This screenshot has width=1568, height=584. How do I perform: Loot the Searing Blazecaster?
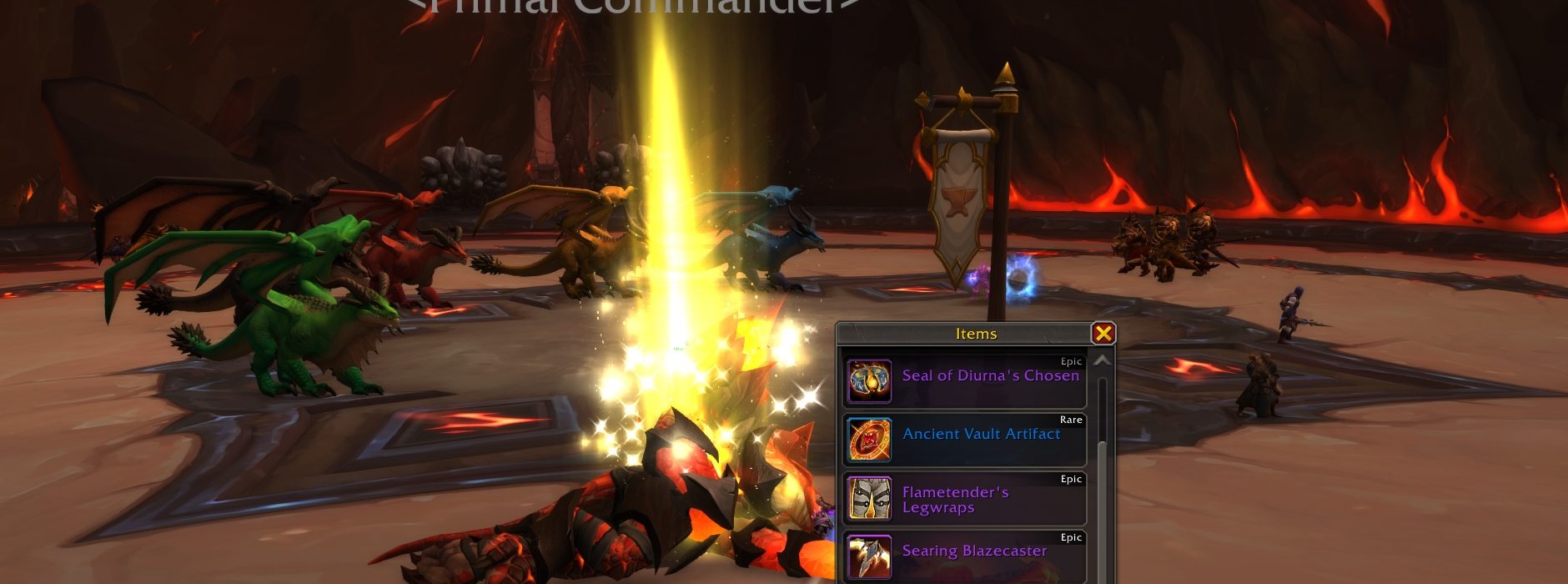870,556
